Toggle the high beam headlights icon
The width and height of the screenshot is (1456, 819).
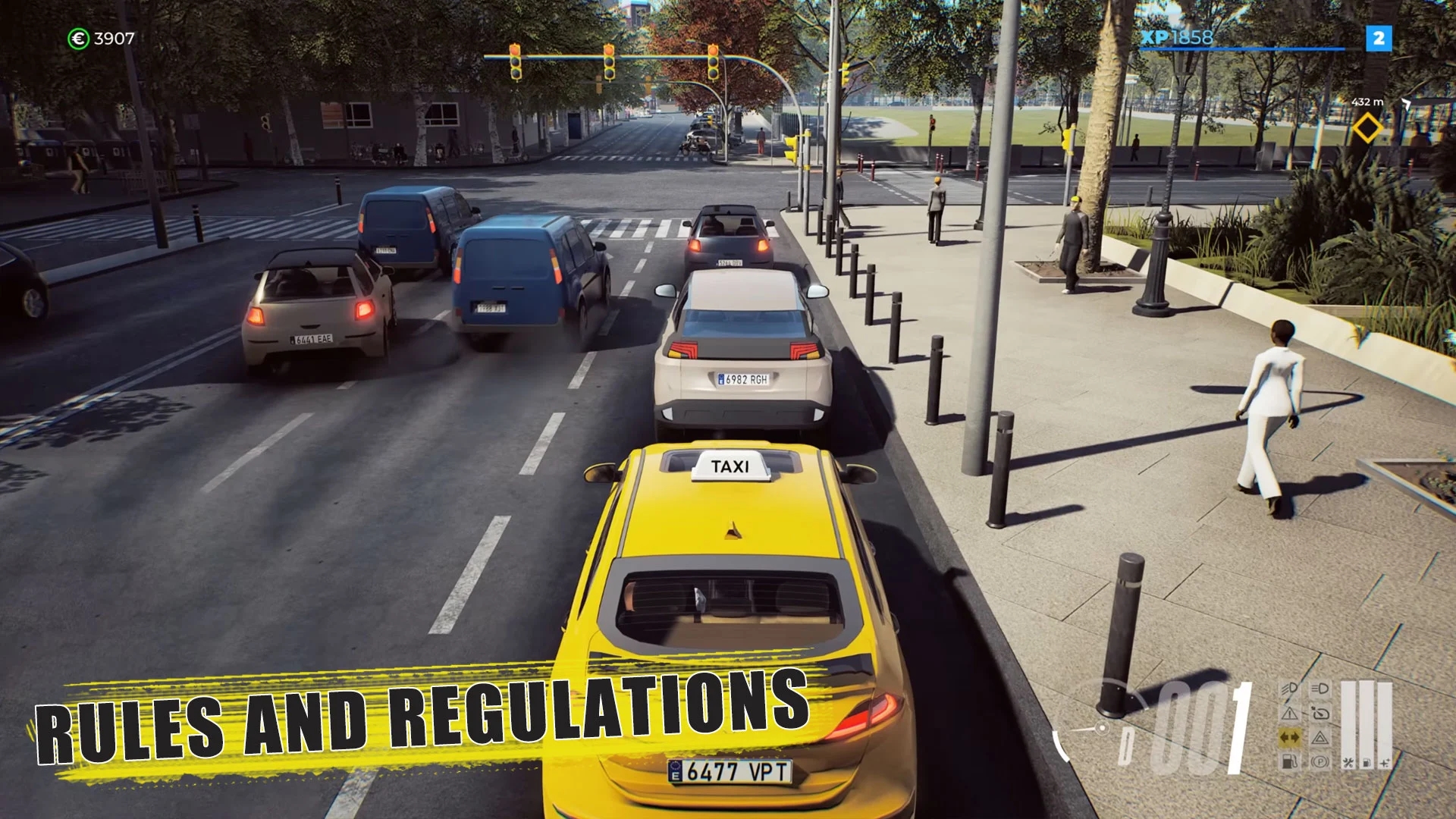tap(1320, 689)
